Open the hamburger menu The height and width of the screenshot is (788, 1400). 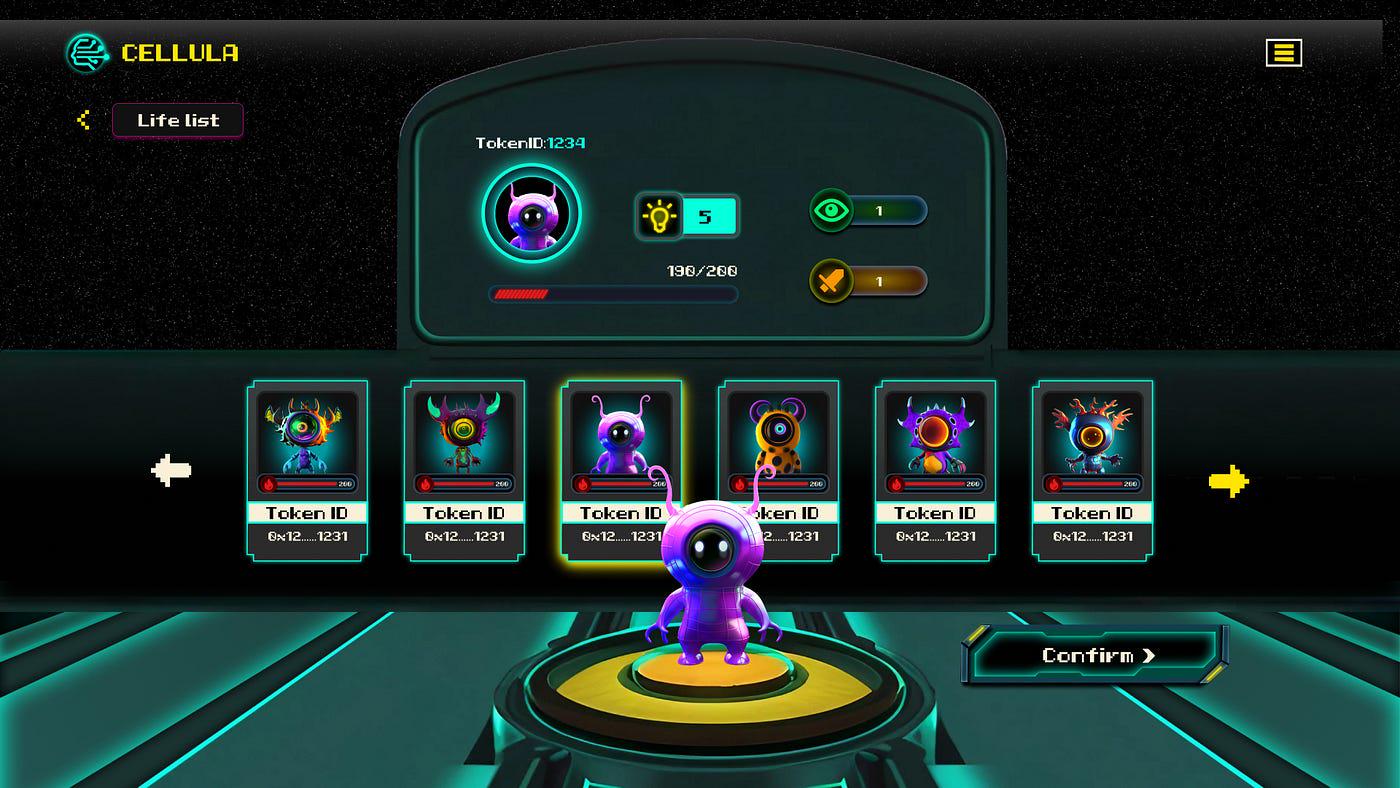point(1283,53)
